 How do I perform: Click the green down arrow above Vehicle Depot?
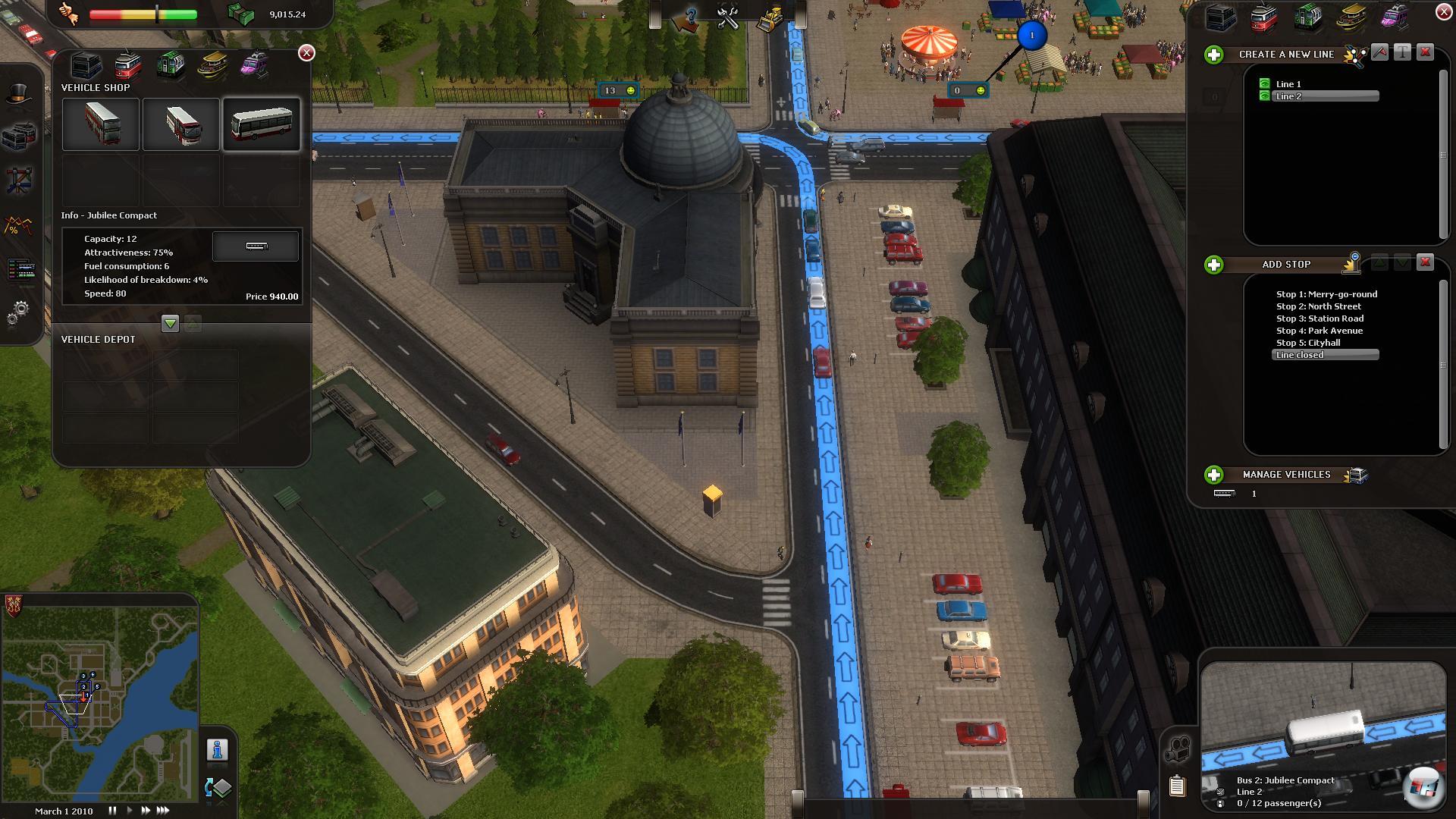(170, 324)
